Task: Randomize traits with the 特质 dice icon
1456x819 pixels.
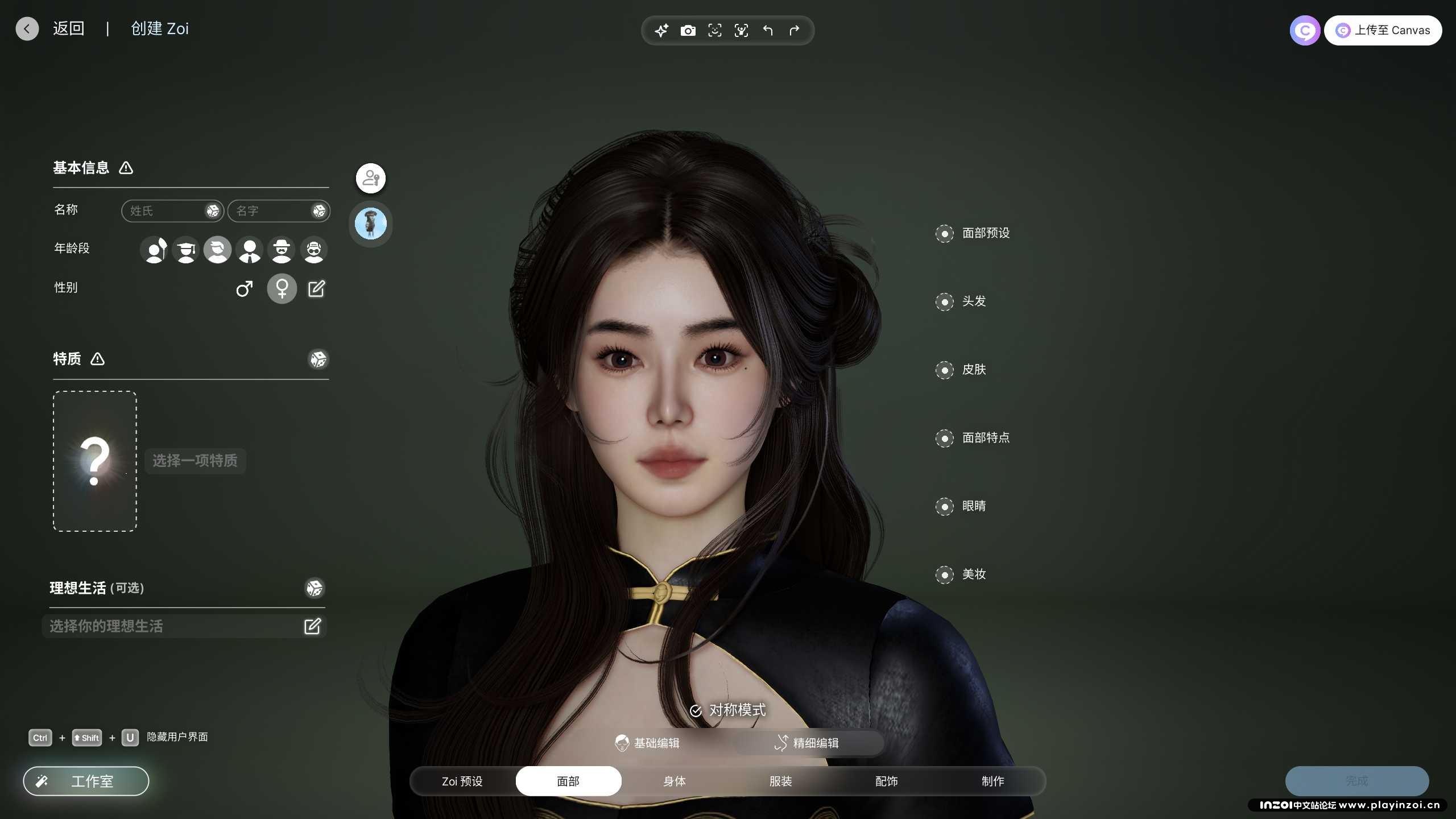Action: (x=318, y=359)
